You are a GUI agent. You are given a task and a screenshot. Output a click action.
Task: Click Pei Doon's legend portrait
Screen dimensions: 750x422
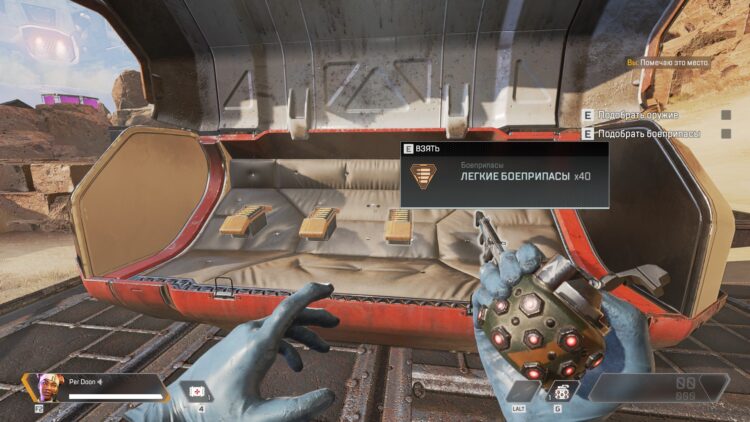42,384
